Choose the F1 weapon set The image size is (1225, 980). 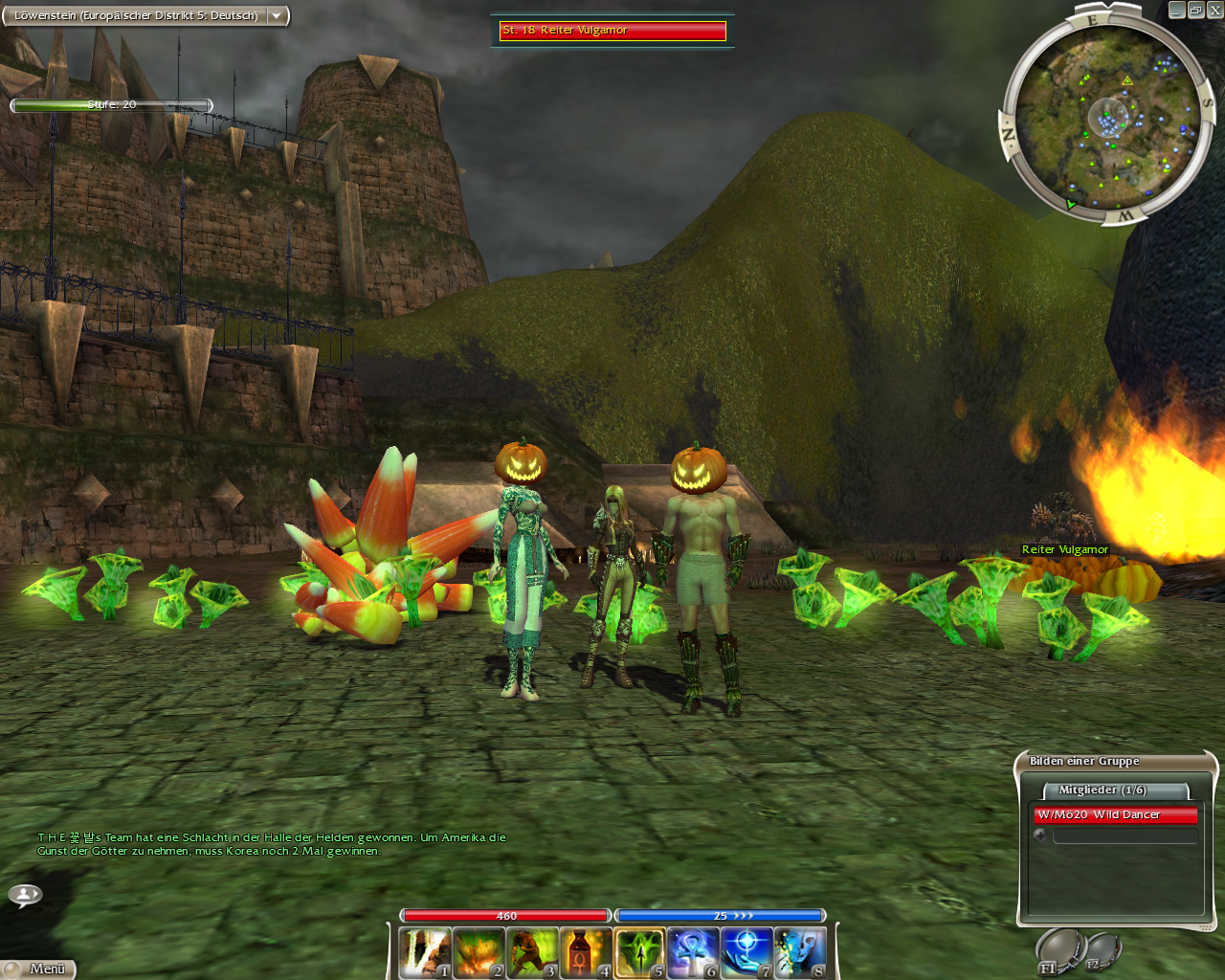point(1058,952)
